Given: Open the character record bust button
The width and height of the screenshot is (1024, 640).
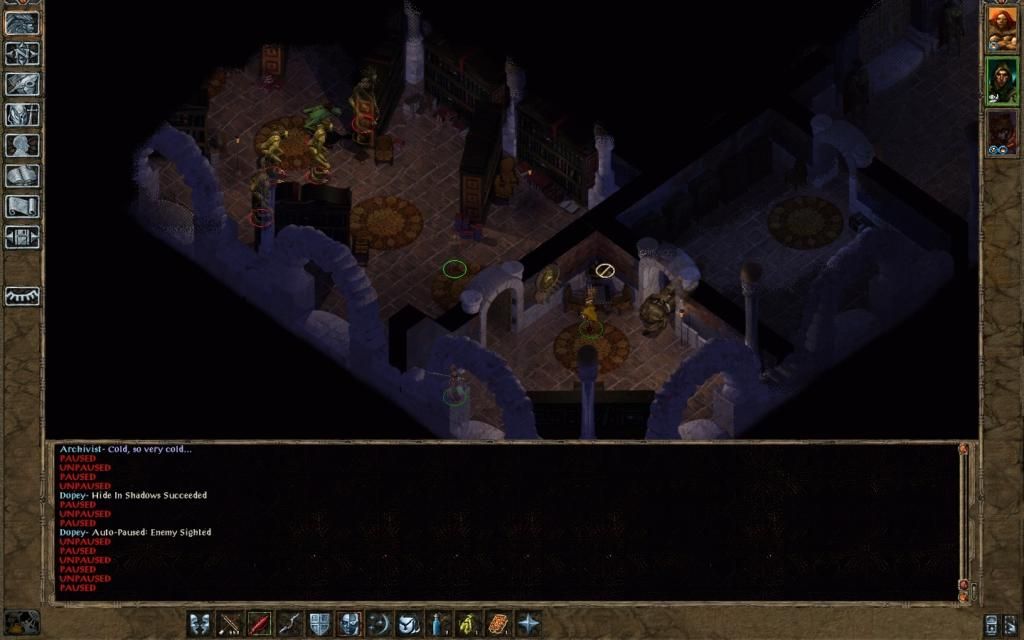Looking at the screenshot, I should click(x=22, y=145).
